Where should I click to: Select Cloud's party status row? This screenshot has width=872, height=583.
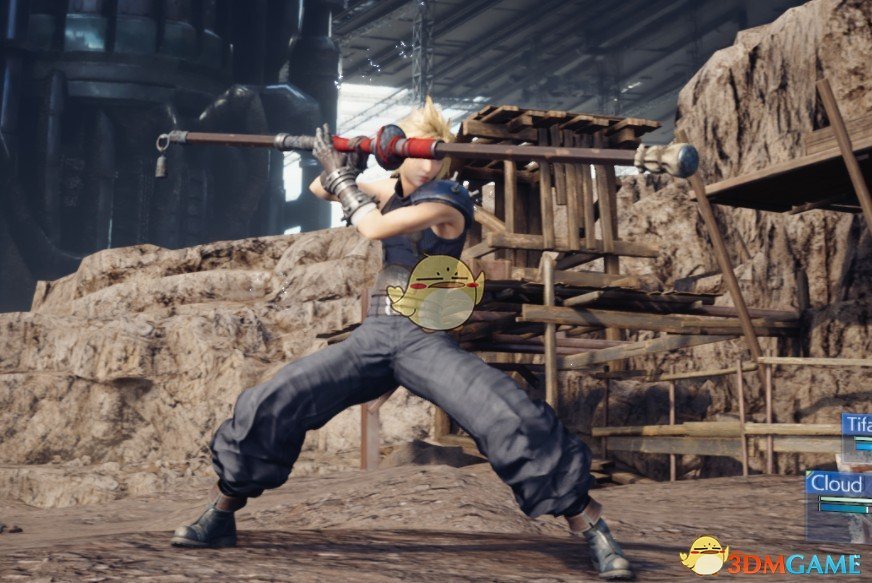[x=839, y=488]
